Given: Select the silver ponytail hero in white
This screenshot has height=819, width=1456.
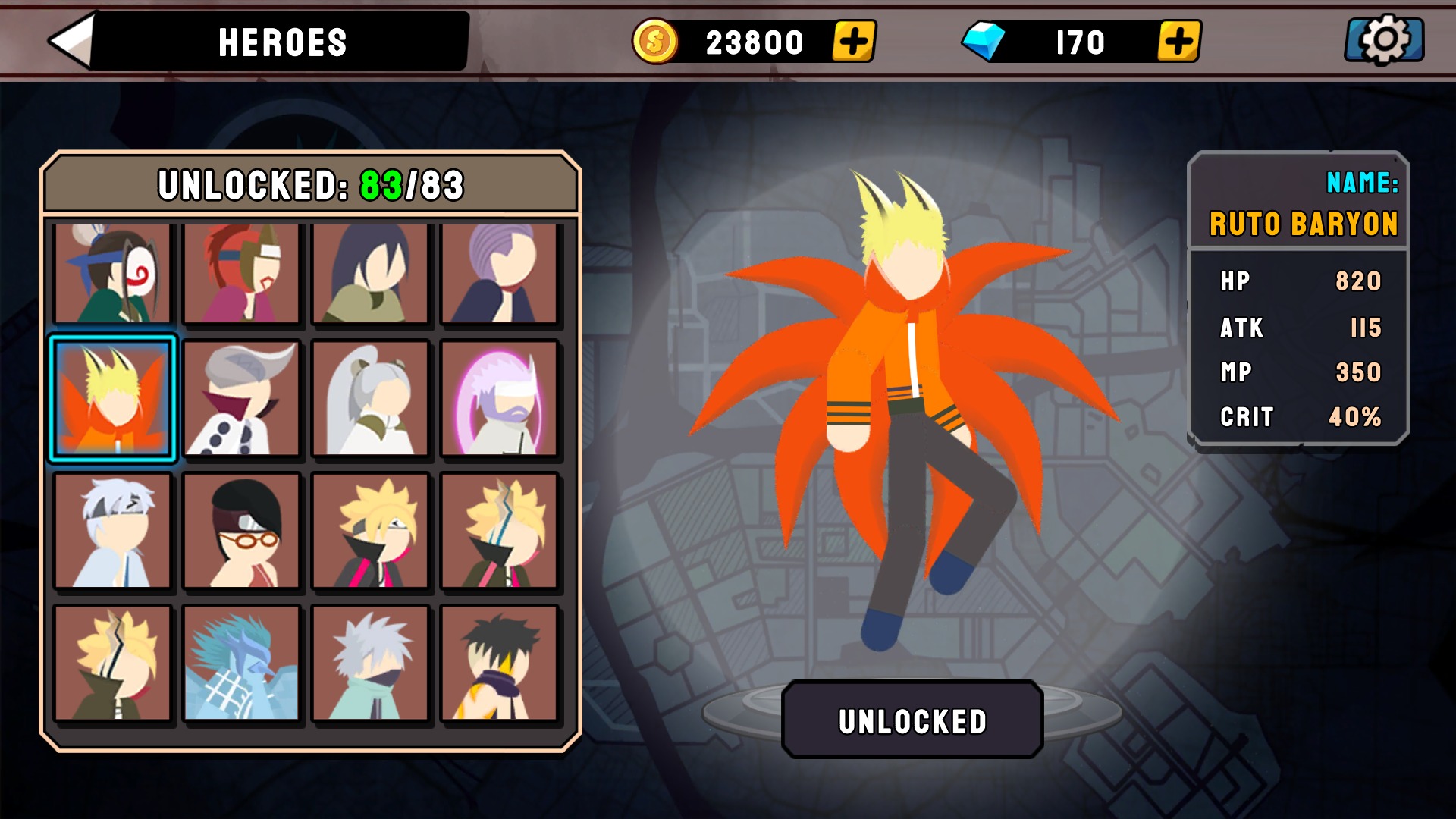Looking at the screenshot, I should tap(371, 398).
